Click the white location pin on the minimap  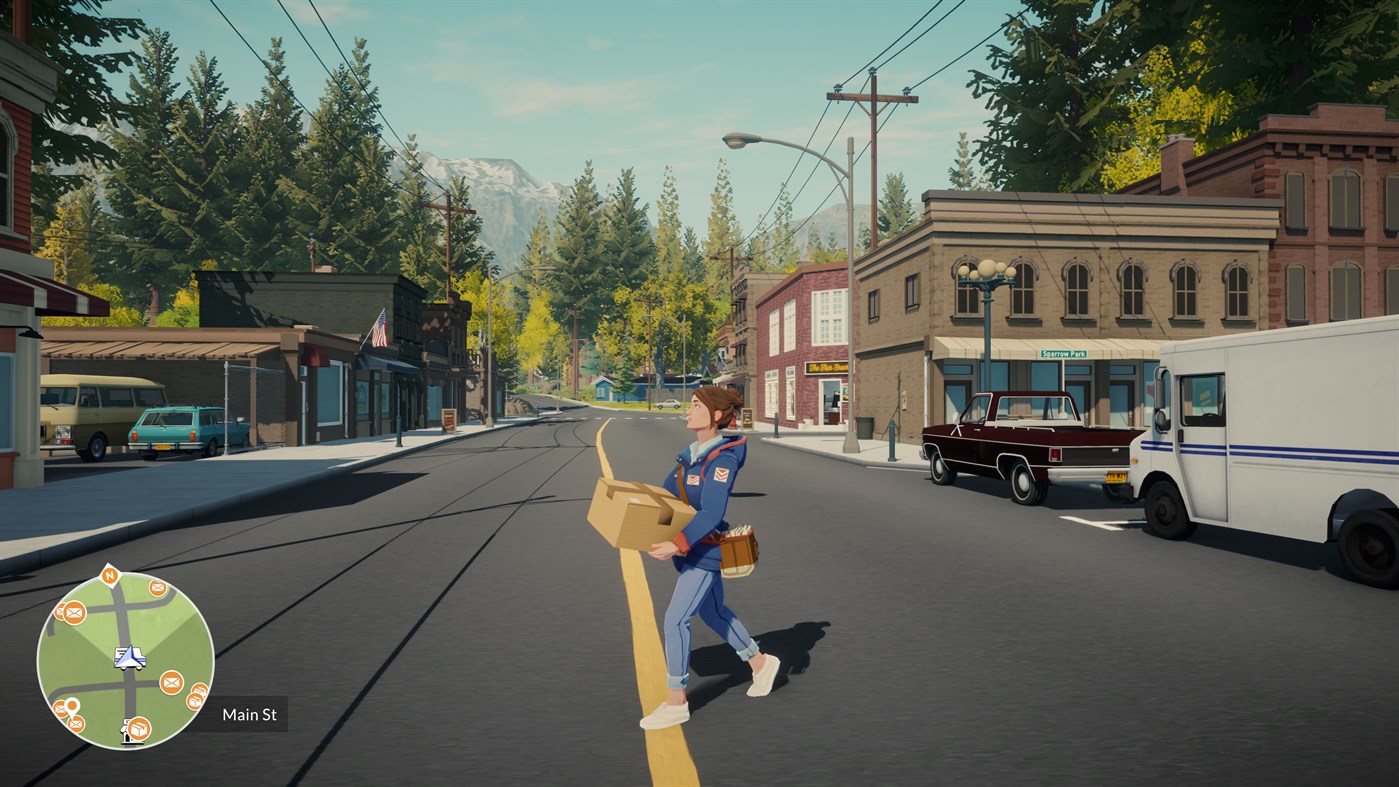pos(71,706)
